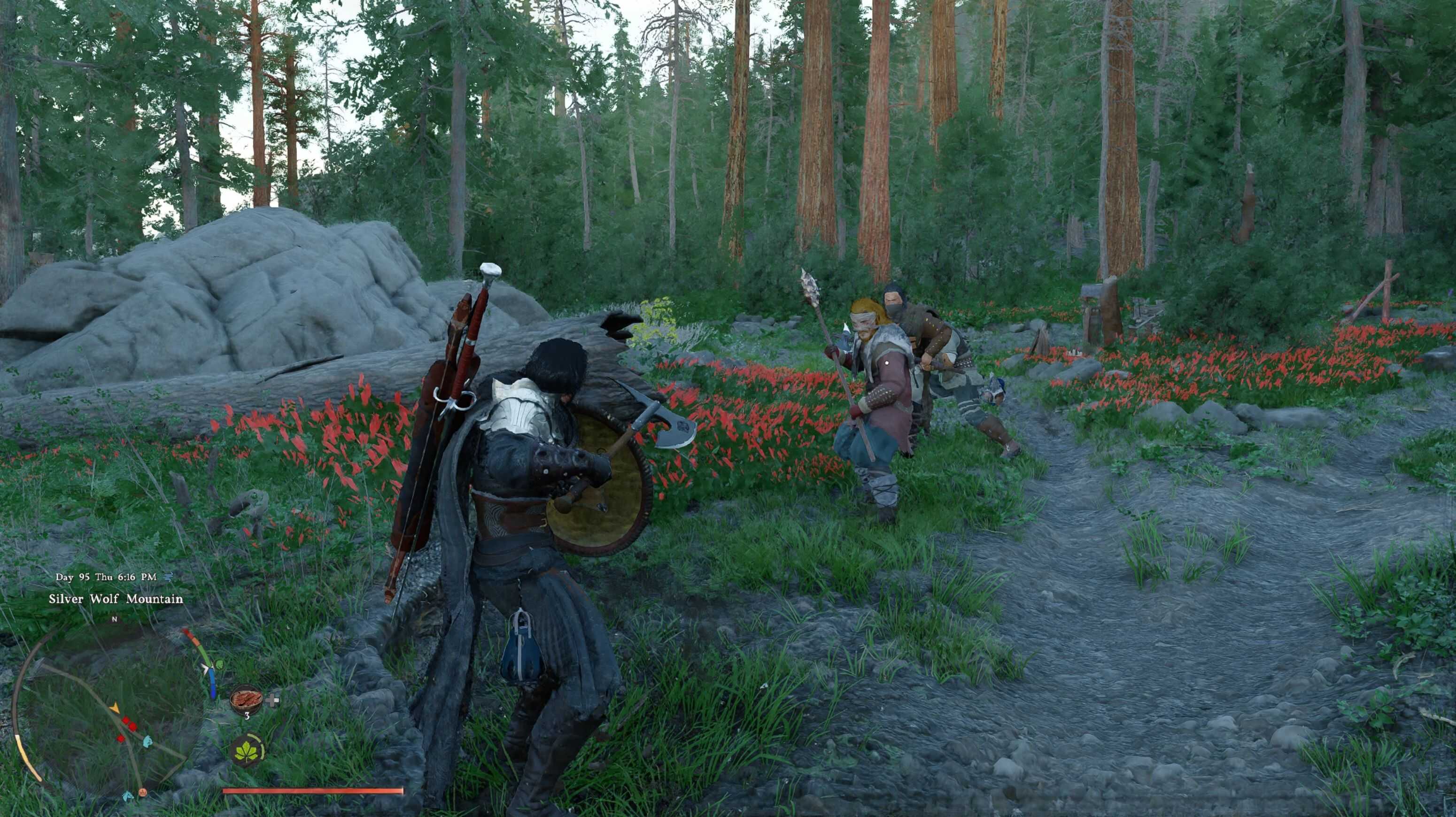Click the wind weather icon beside the clock

pyautogui.click(x=167, y=577)
